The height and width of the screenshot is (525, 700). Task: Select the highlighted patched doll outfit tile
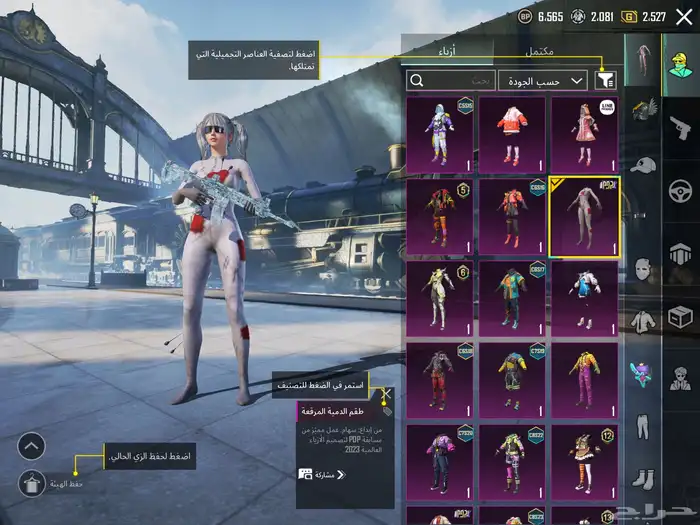pyautogui.click(x=584, y=214)
